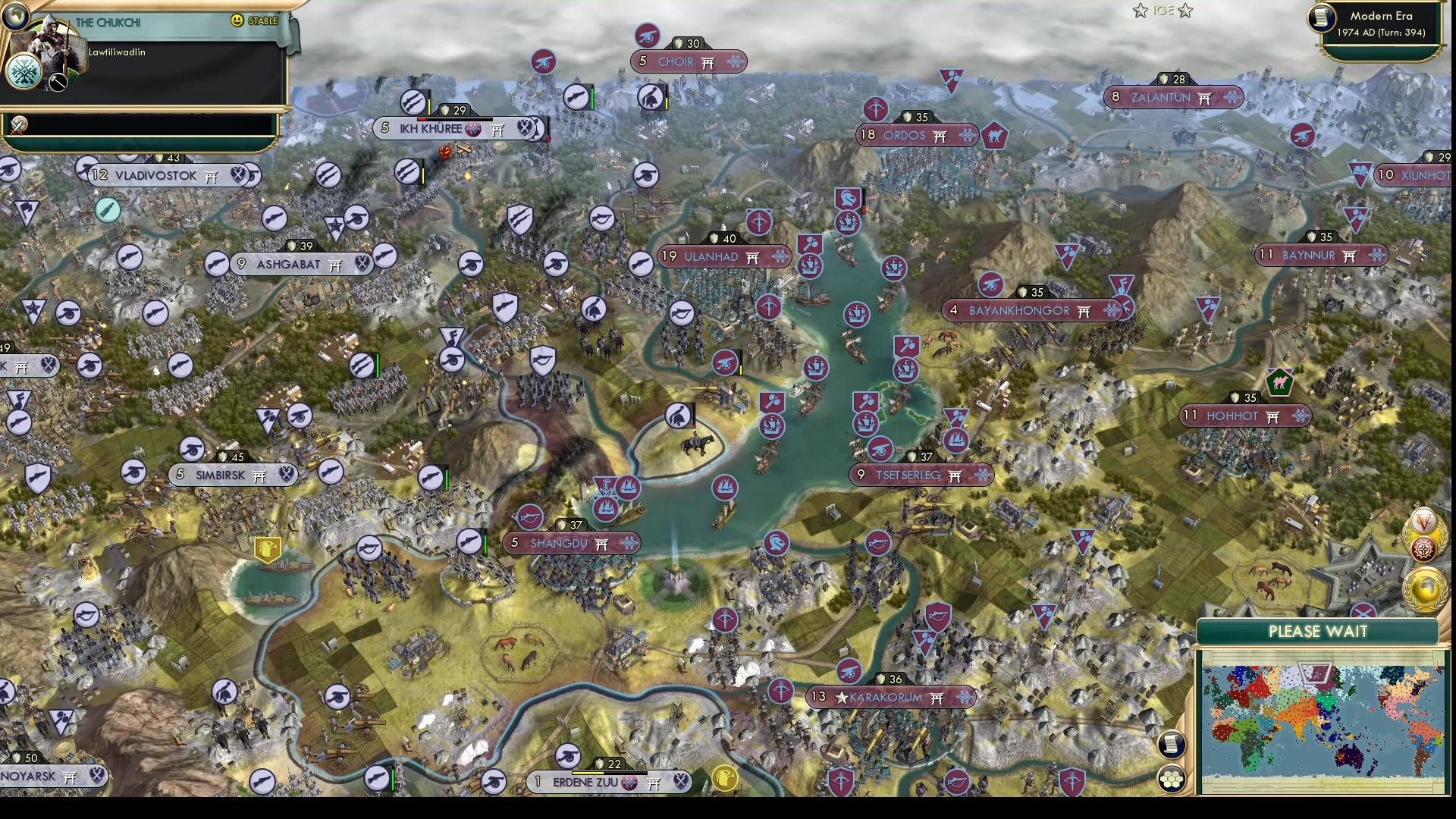Click the social policies scroll icon near the minimap
This screenshot has width=1456, height=819.
click(1172, 745)
